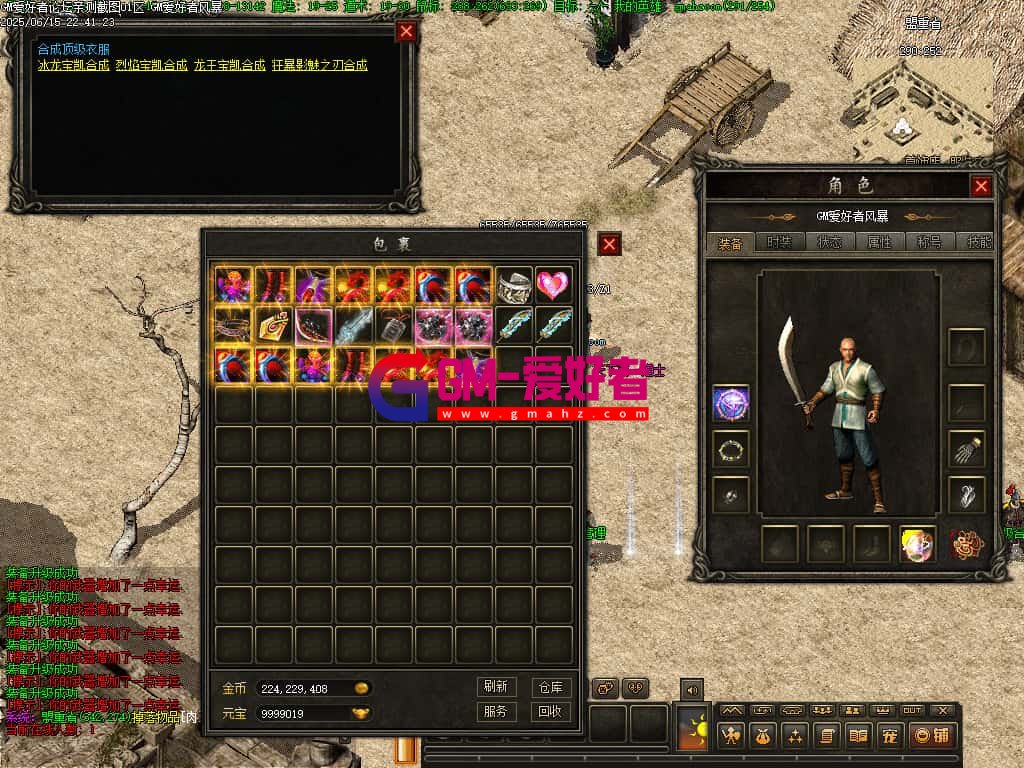Open the 龙王宝凯合成 link

[230, 65]
